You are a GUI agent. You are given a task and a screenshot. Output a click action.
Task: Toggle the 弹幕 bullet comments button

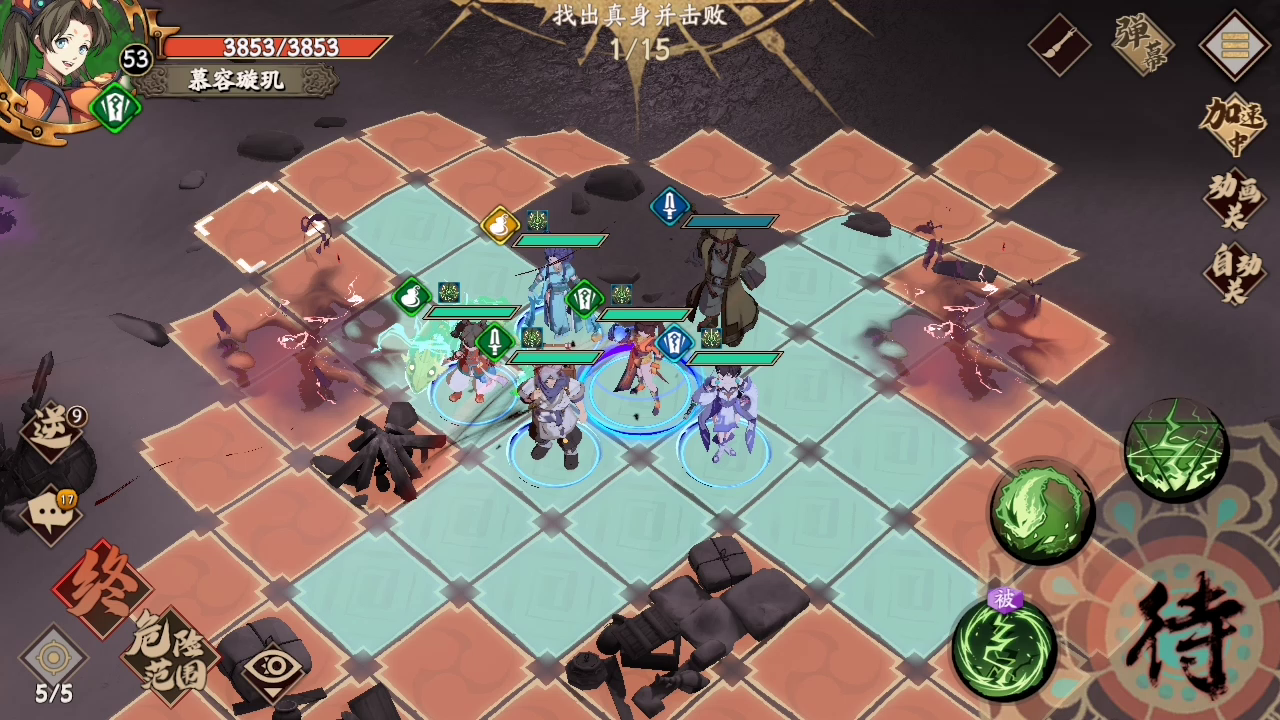[1143, 44]
